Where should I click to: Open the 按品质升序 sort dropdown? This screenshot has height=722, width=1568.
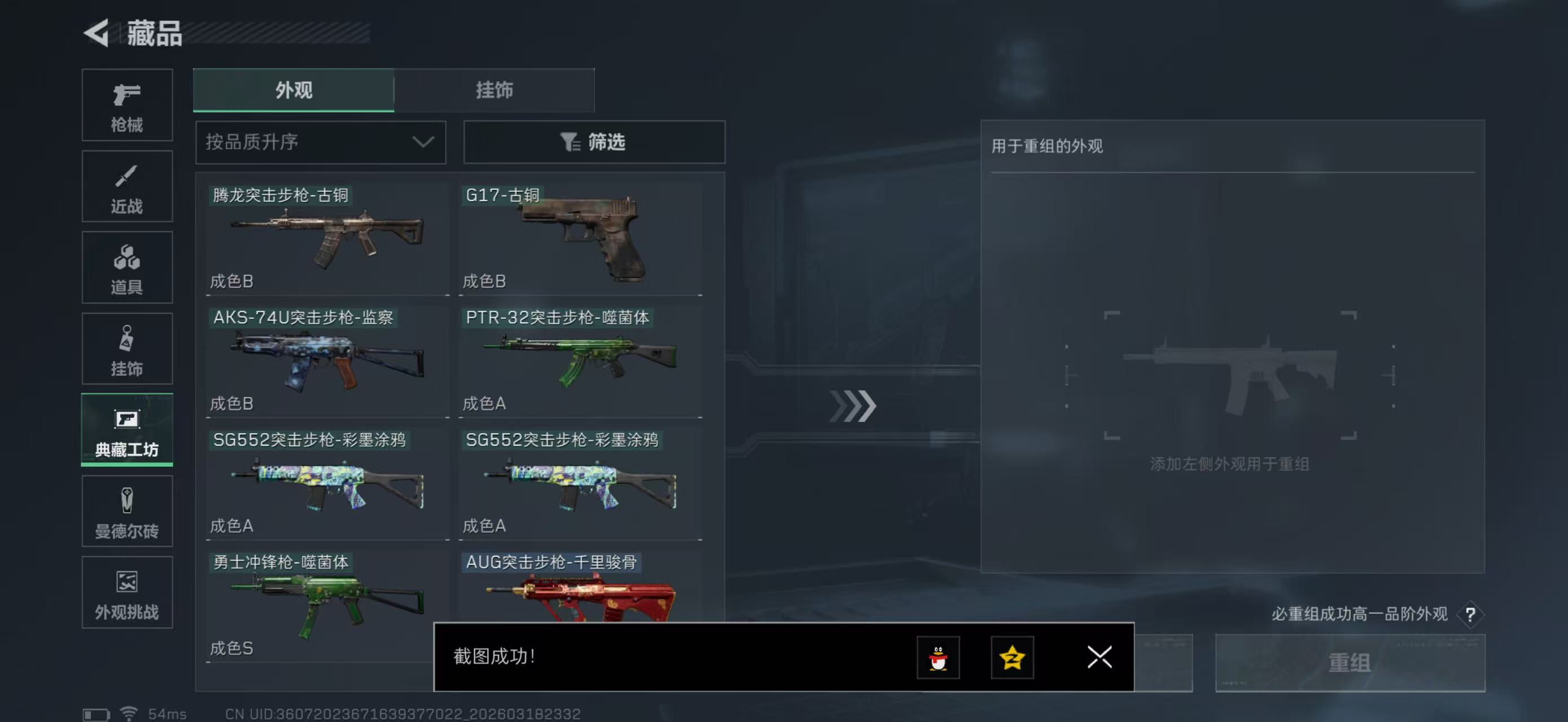point(320,142)
